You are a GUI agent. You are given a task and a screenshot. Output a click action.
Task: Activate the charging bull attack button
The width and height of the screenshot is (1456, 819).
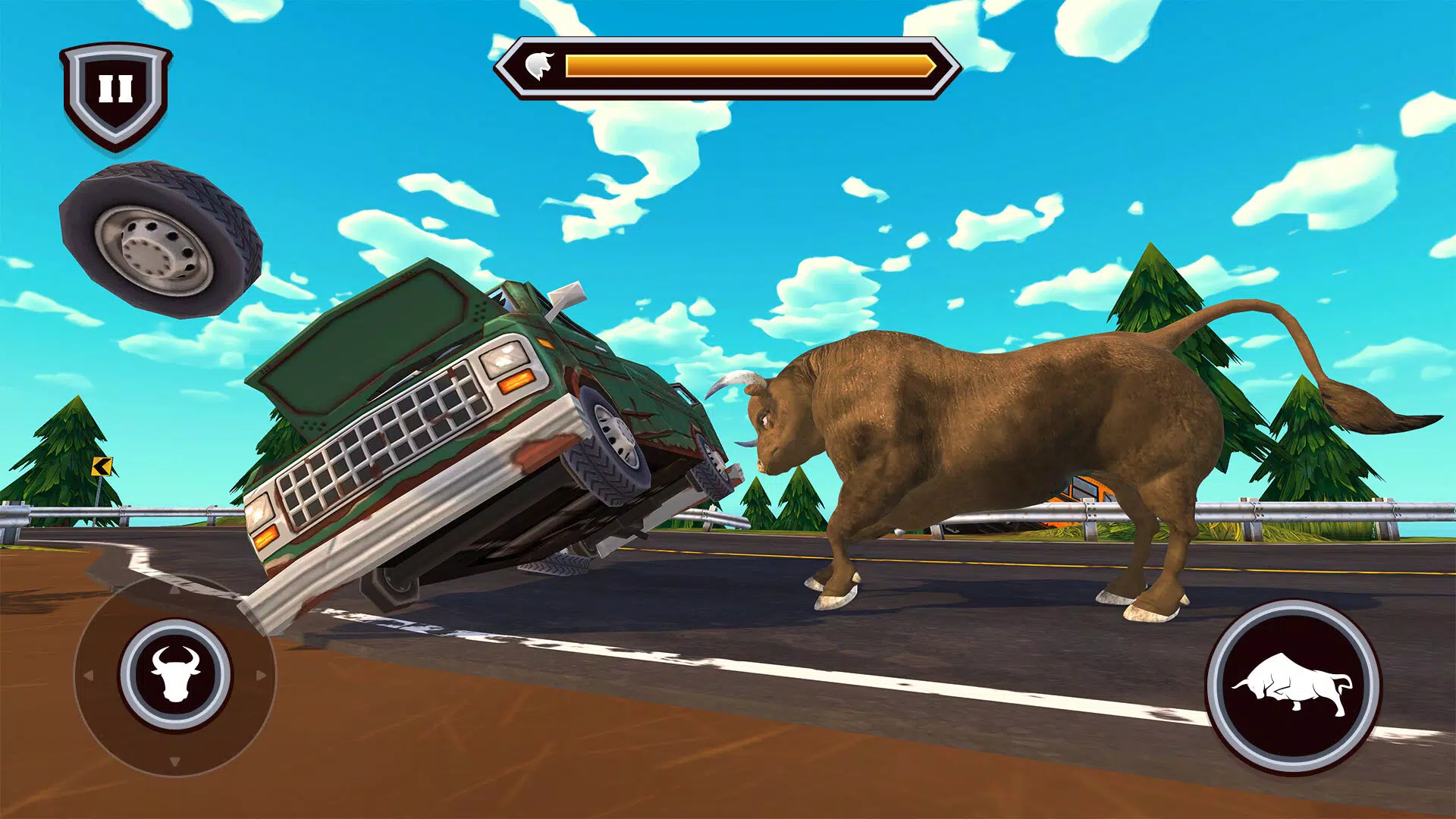coord(1293,686)
